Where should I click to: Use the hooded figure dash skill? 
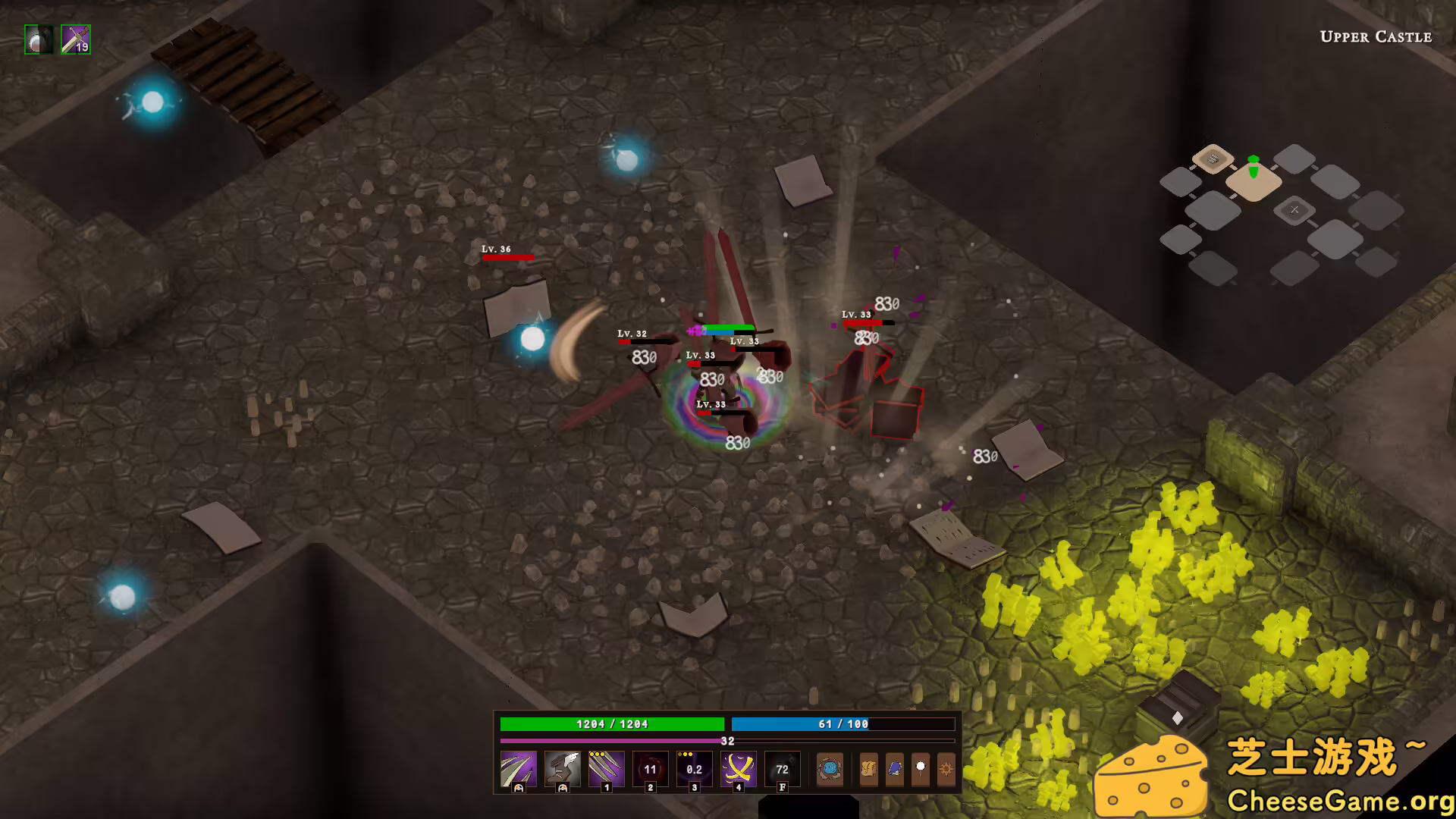[563, 769]
